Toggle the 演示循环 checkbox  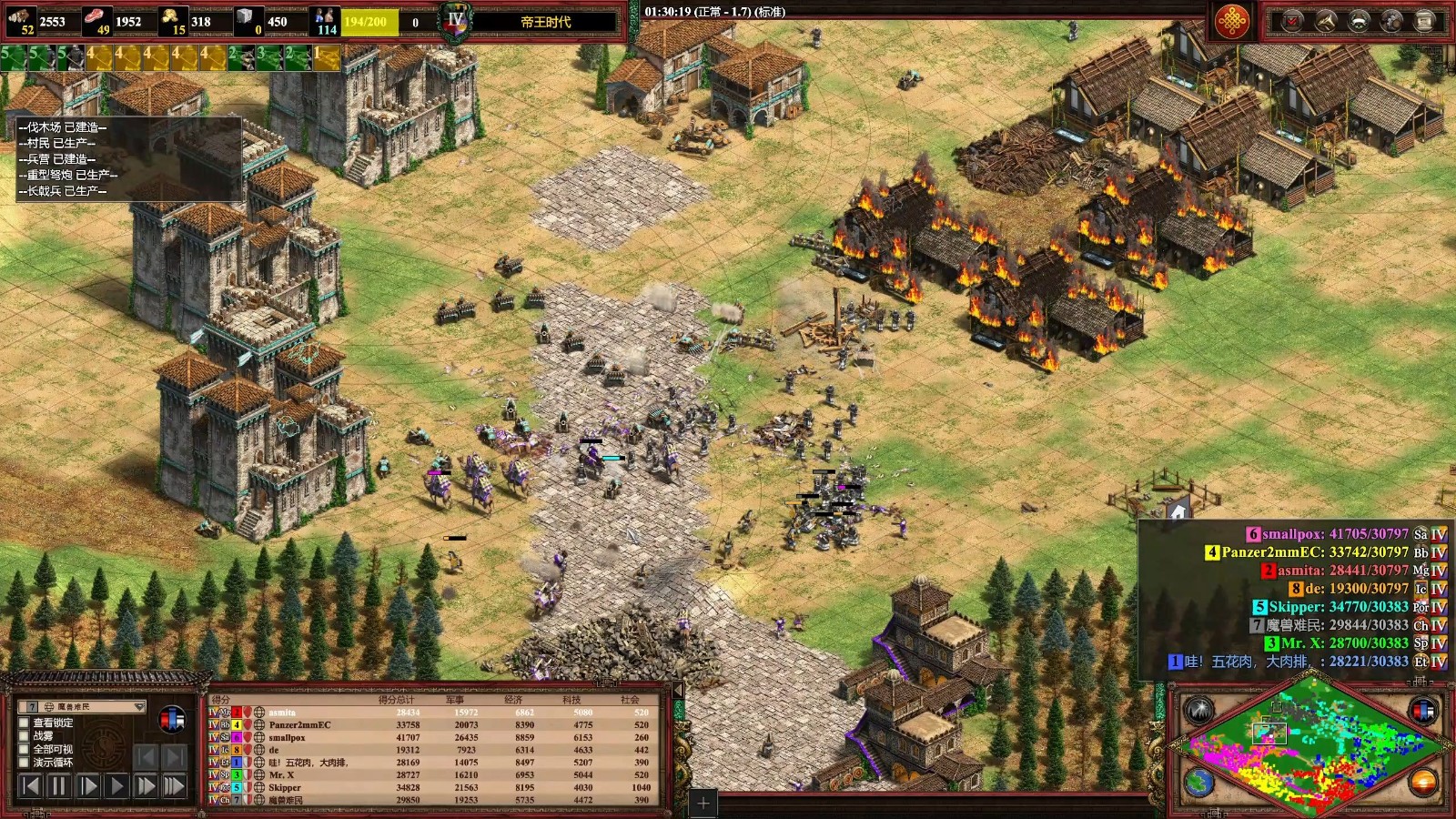point(25,763)
